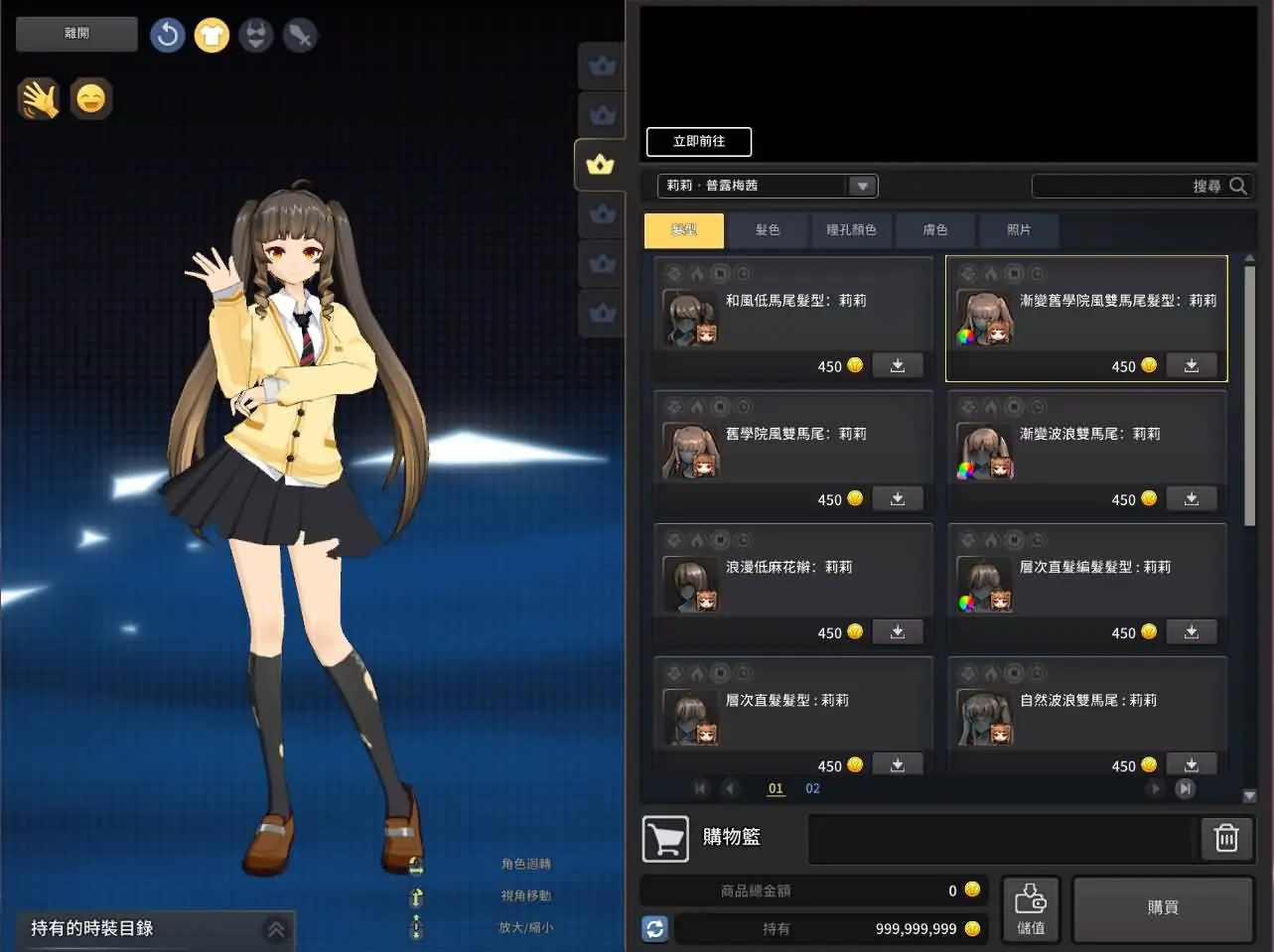Click the 購買 purchase button
The width and height of the screenshot is (1274, 952).
pos(1162,906)
